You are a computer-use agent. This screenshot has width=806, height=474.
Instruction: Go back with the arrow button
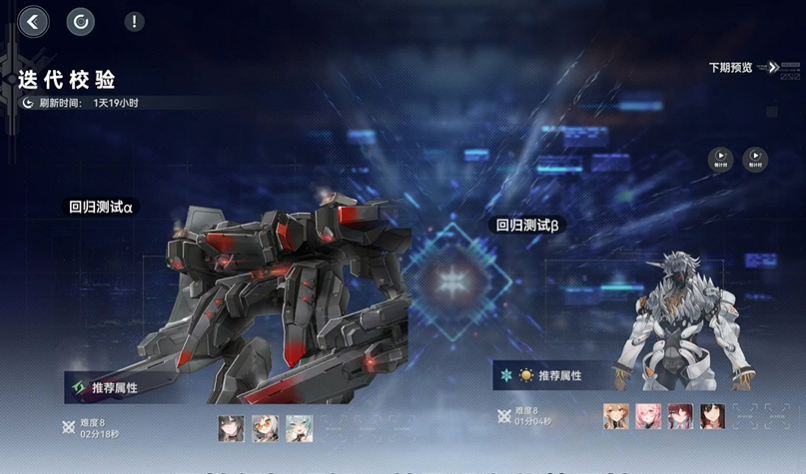point(34,21)
